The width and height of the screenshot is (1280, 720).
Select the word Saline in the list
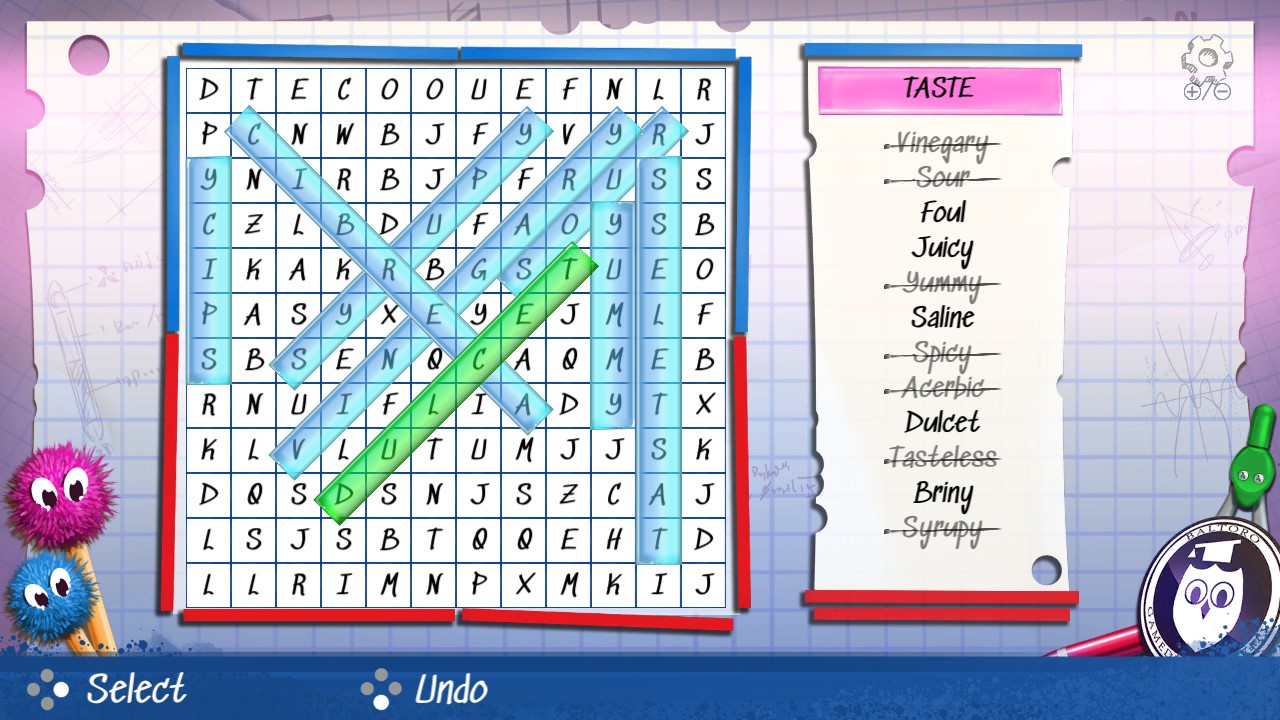(x=944, y=318)
